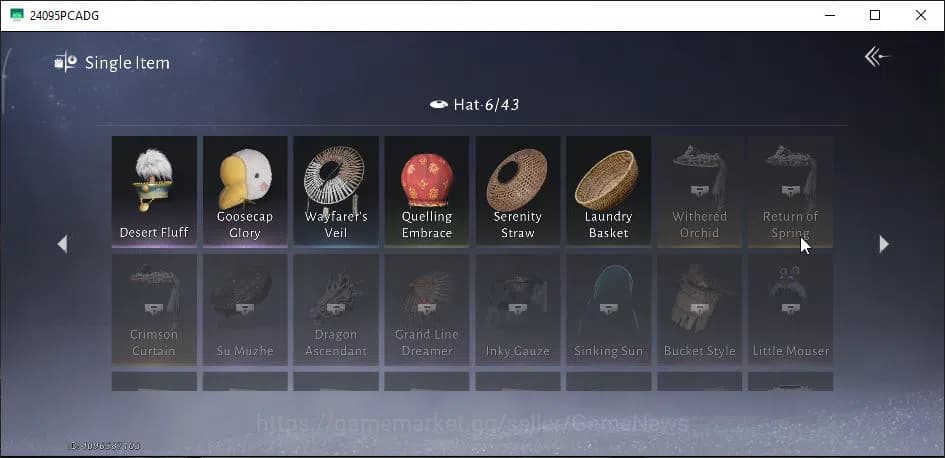View the locked Return of Spring hat
Viewport: 945px width, 458px height.
point(790,191)
